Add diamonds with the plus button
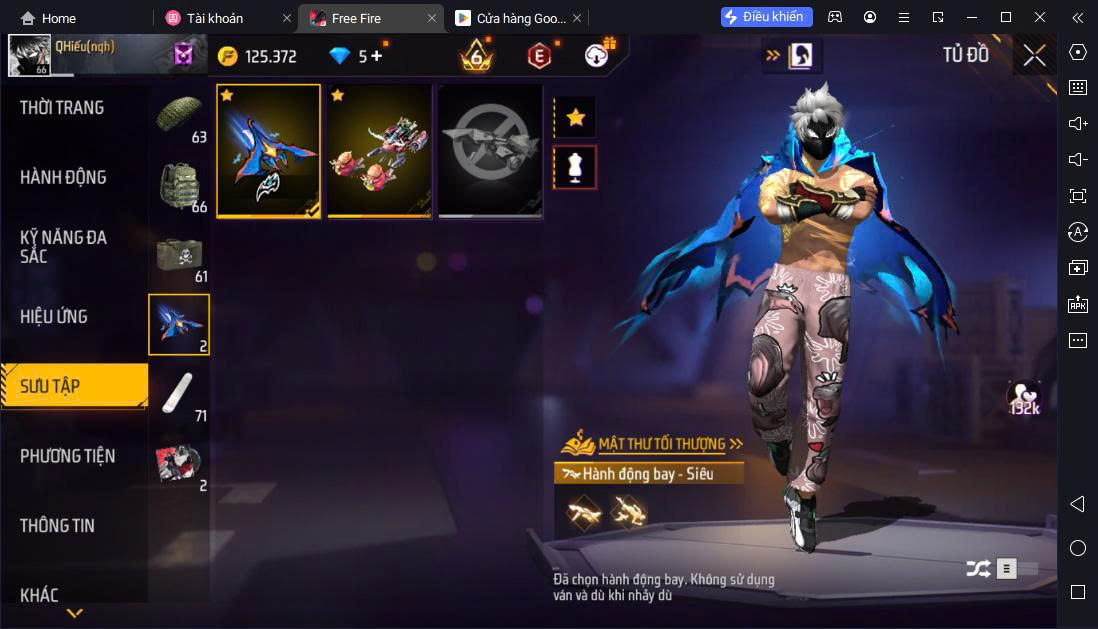Screen dimensions: 1098x629 click(377, 56)
